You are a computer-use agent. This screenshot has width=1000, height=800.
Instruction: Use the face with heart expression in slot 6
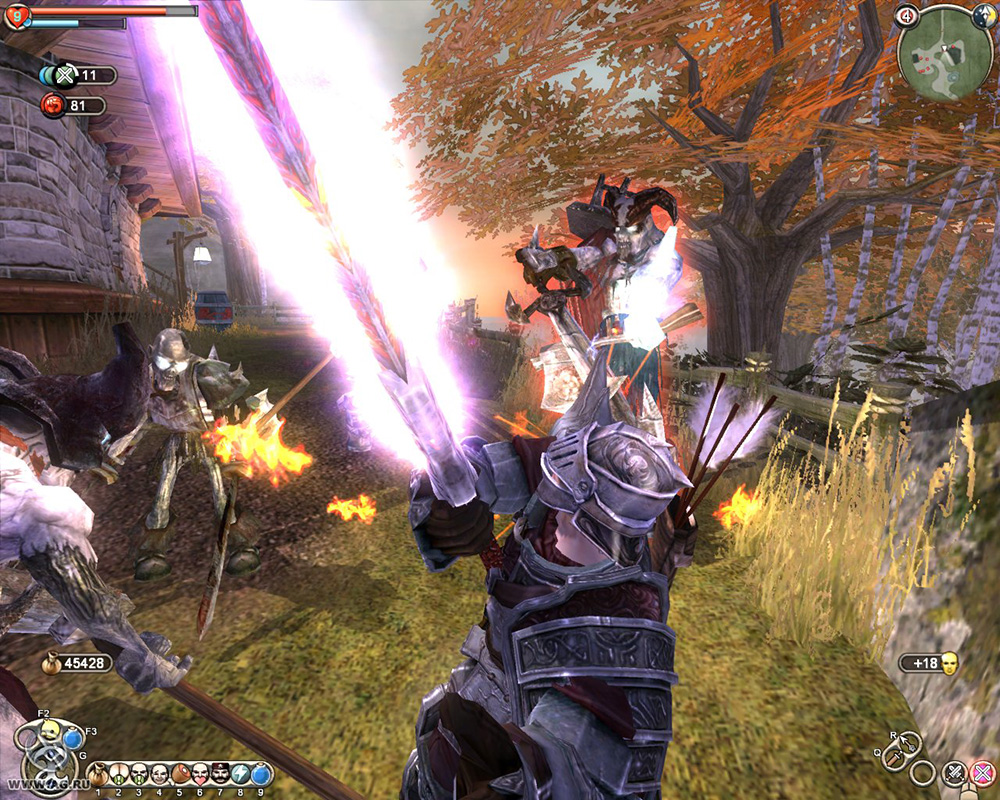click(200, 774)
